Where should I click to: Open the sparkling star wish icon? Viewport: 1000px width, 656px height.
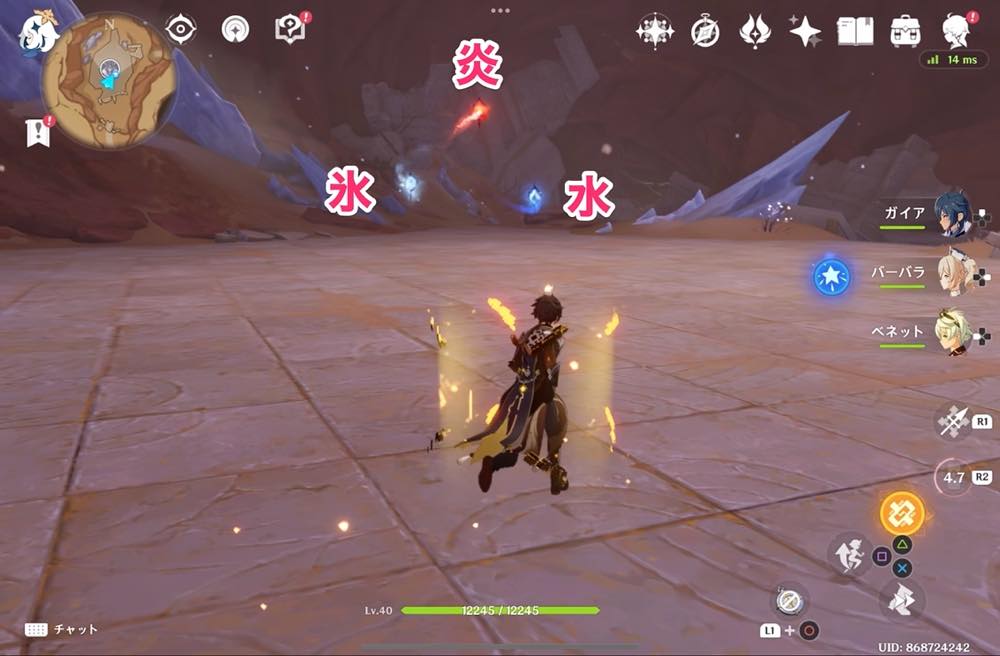click(x=804, y=32)
